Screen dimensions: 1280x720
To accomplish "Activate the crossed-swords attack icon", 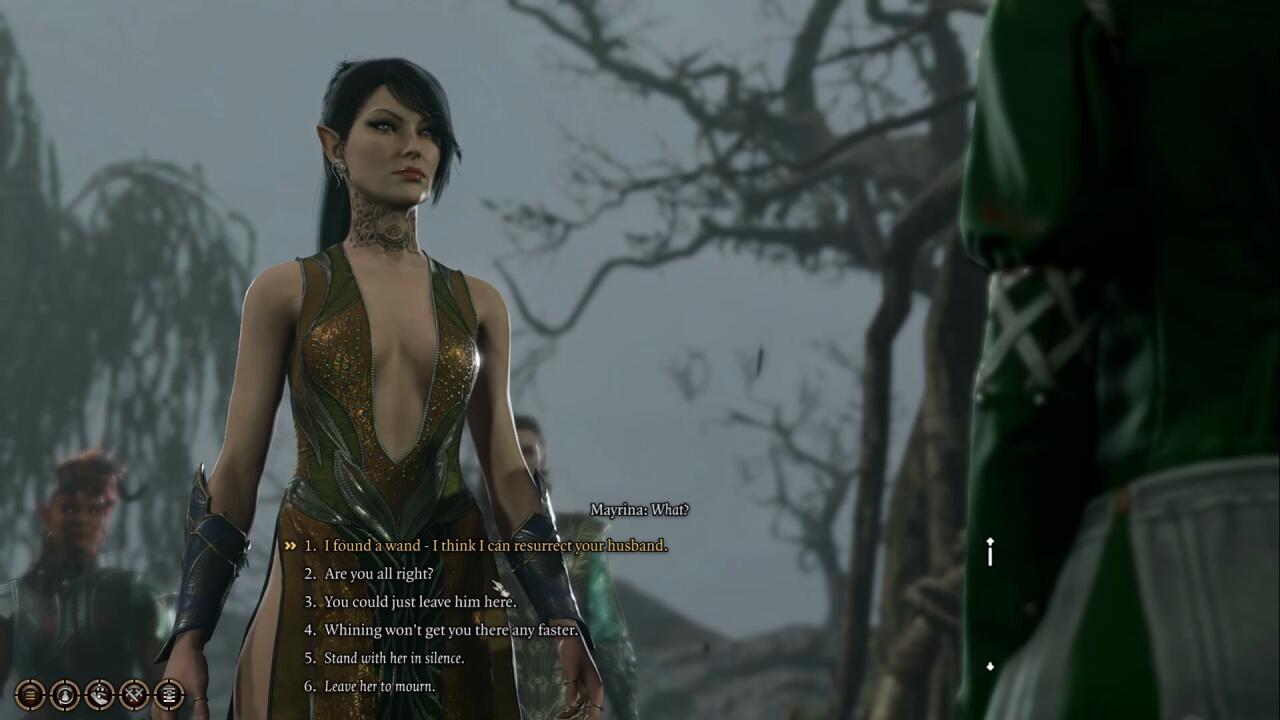I will [134, 693].
